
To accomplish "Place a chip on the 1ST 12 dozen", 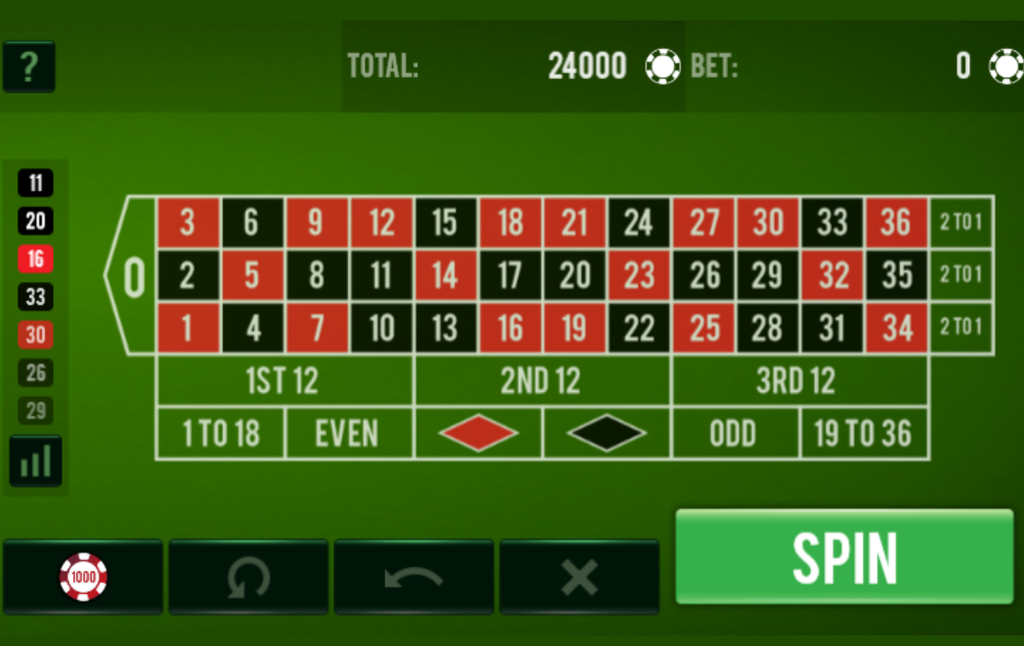I will (284, 381).
